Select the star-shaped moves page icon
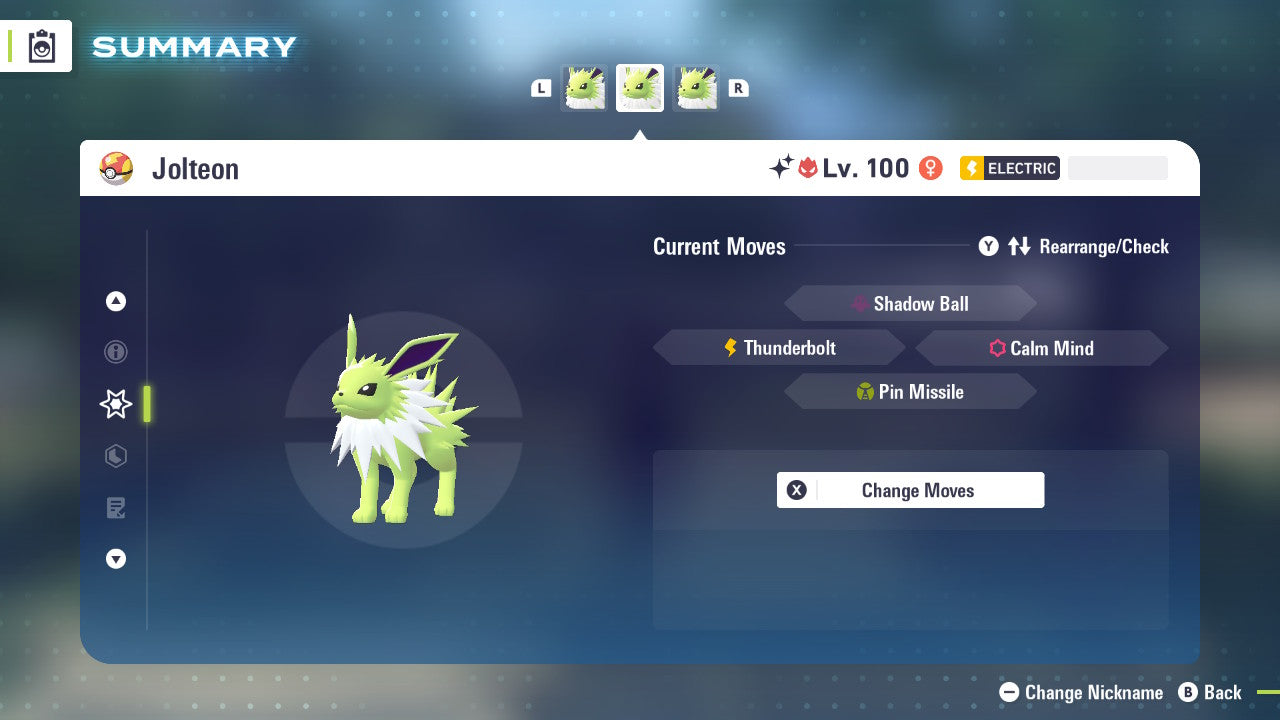The width and height of the screenshot is (1280, 720). tap(115, 404)
